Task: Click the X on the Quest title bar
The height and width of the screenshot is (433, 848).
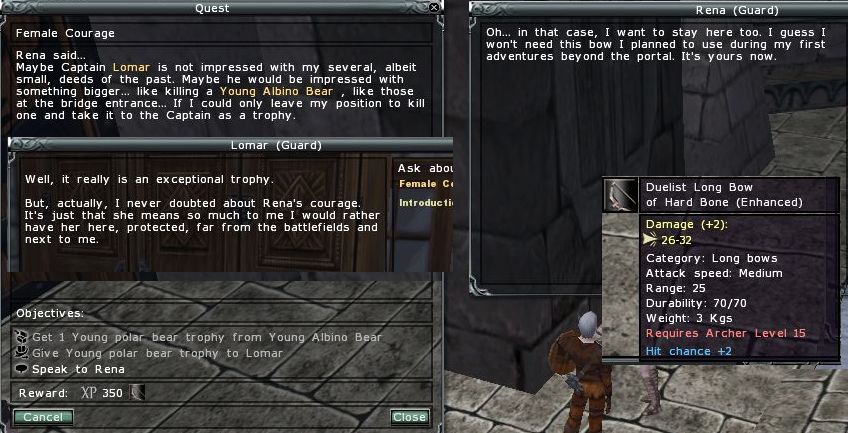Action: [432, 8]
